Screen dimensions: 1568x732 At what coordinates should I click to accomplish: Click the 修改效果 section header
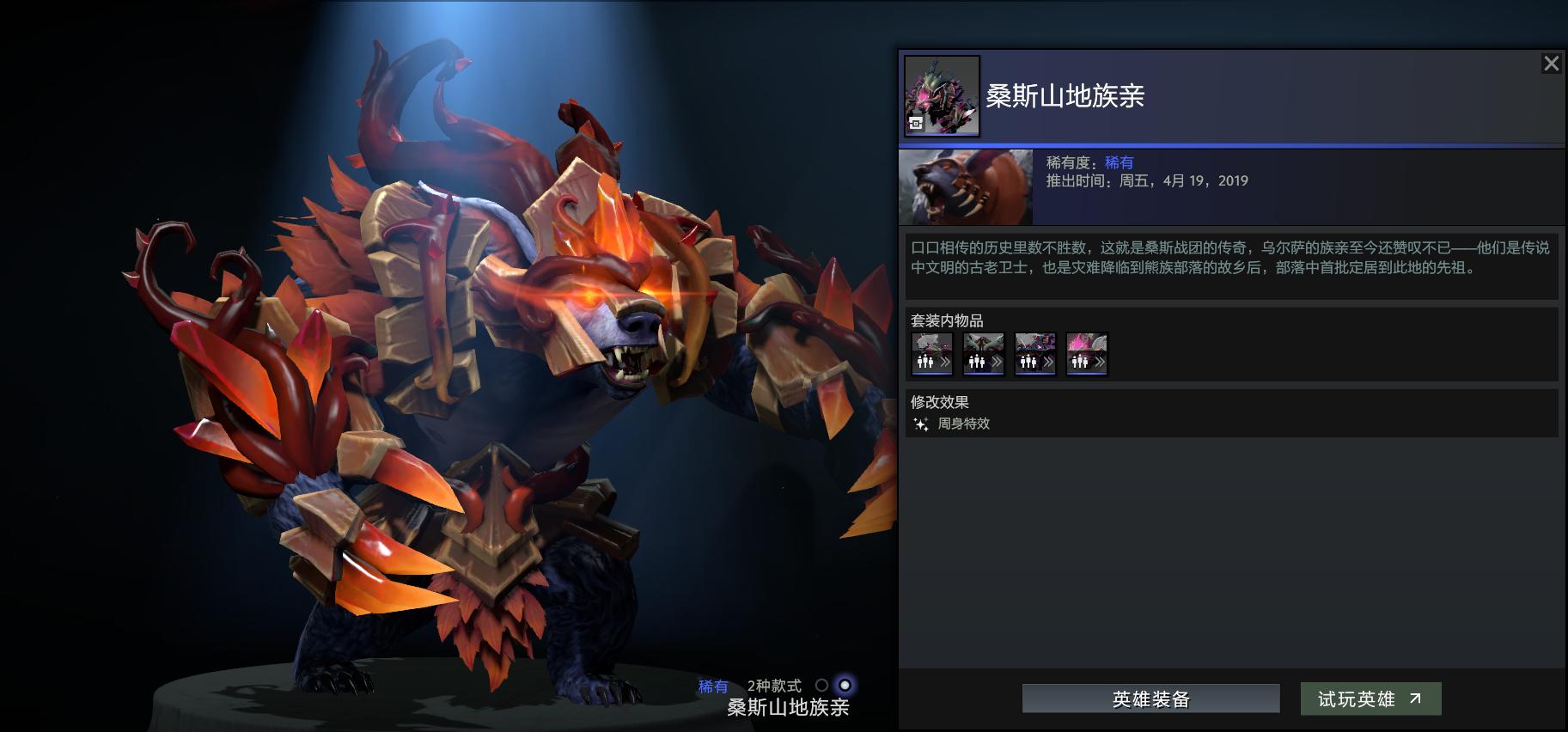[942, 401]
